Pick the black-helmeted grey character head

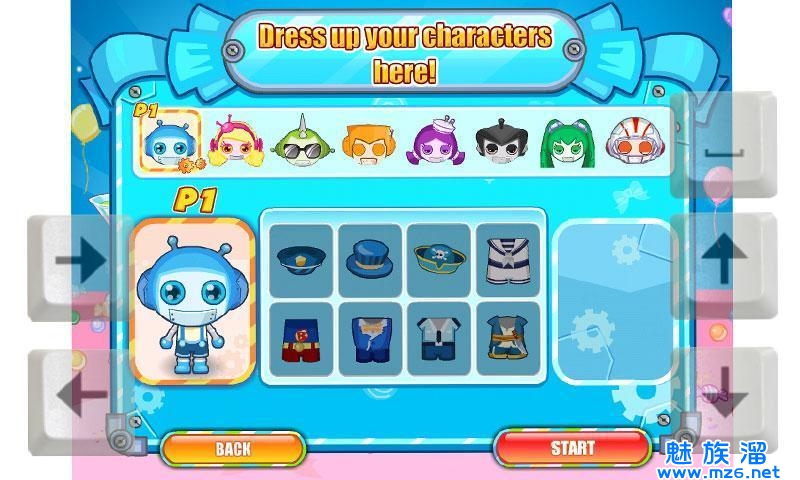click(501, 143)
